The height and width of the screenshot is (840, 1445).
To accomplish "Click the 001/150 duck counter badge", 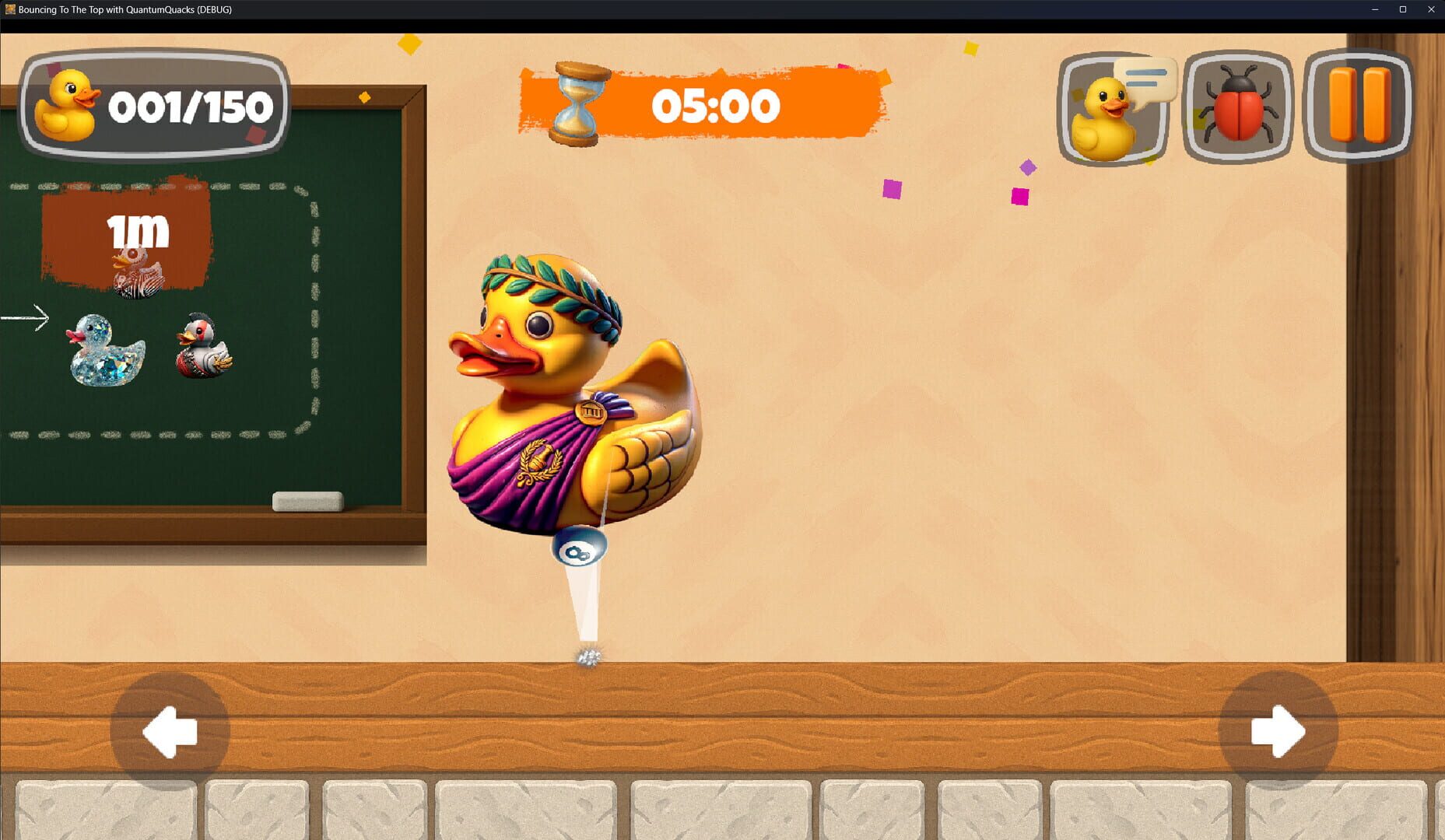I will (153, 105).
